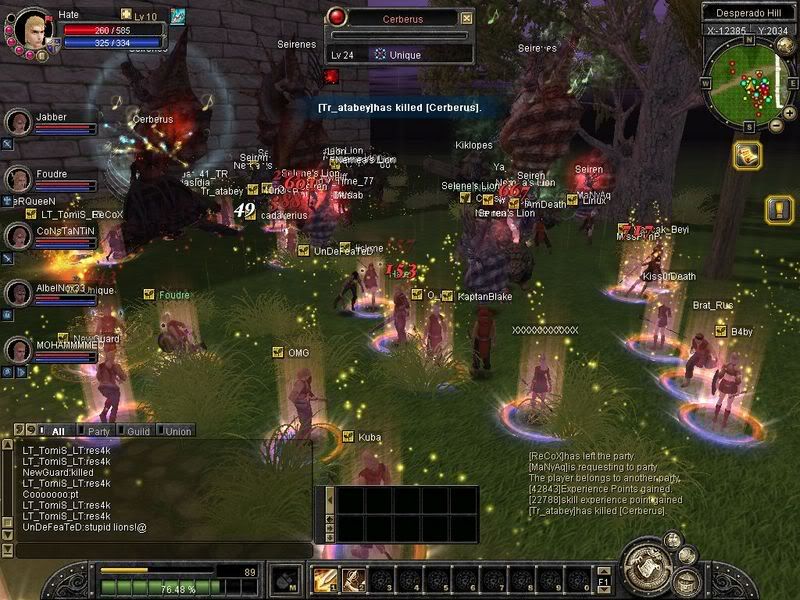Switch chat to the Party tab
Image resolution: width=800 pixels, height=600 pixels.
click(x=99, y=431)
